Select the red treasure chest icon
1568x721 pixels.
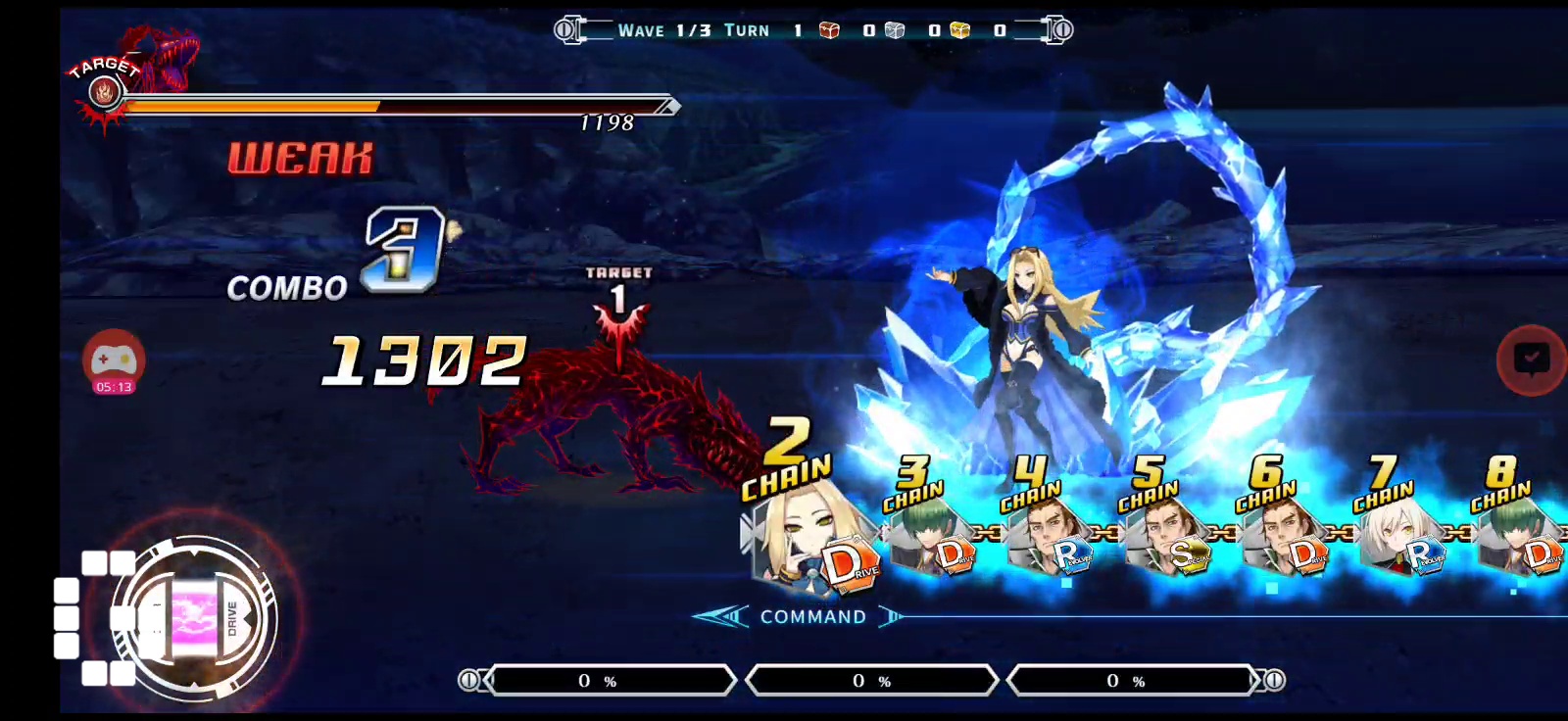click(828, 30)
